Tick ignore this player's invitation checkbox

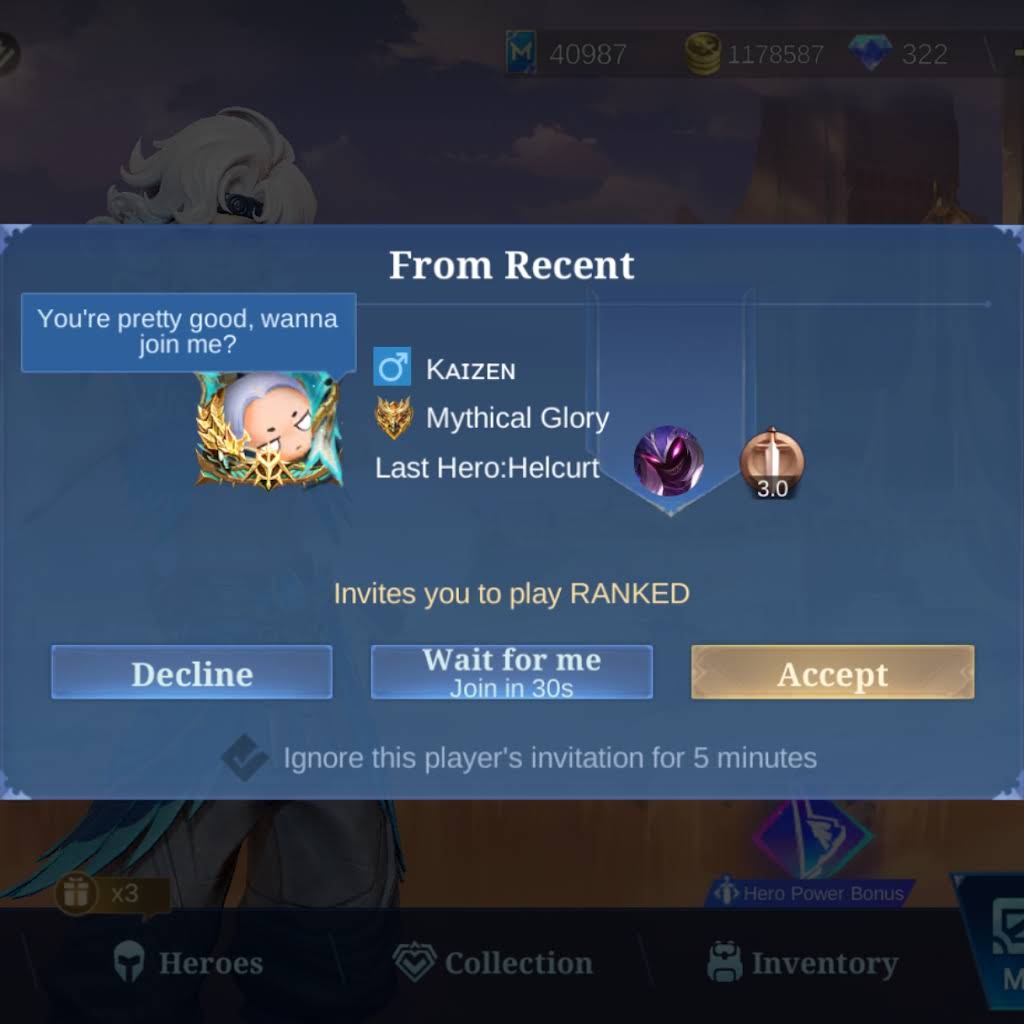point(243,758)
